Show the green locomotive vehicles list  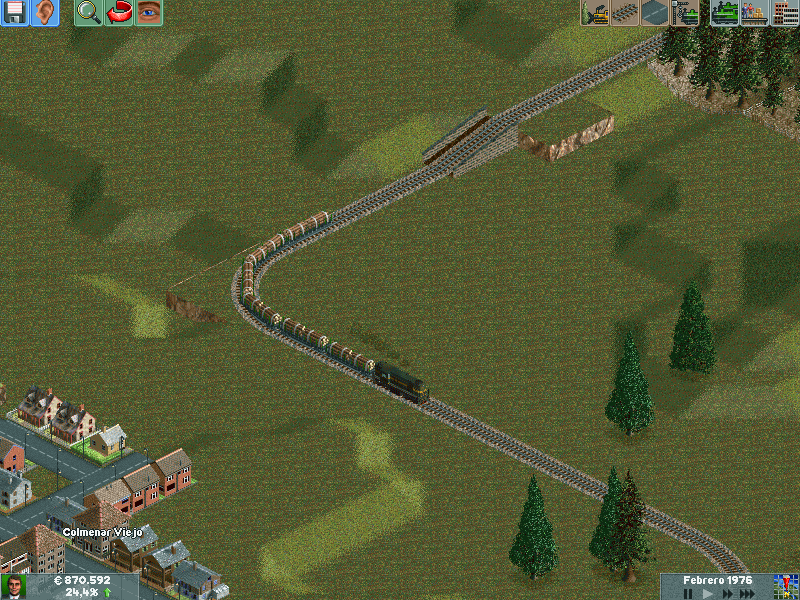click(x=725, y=13)
